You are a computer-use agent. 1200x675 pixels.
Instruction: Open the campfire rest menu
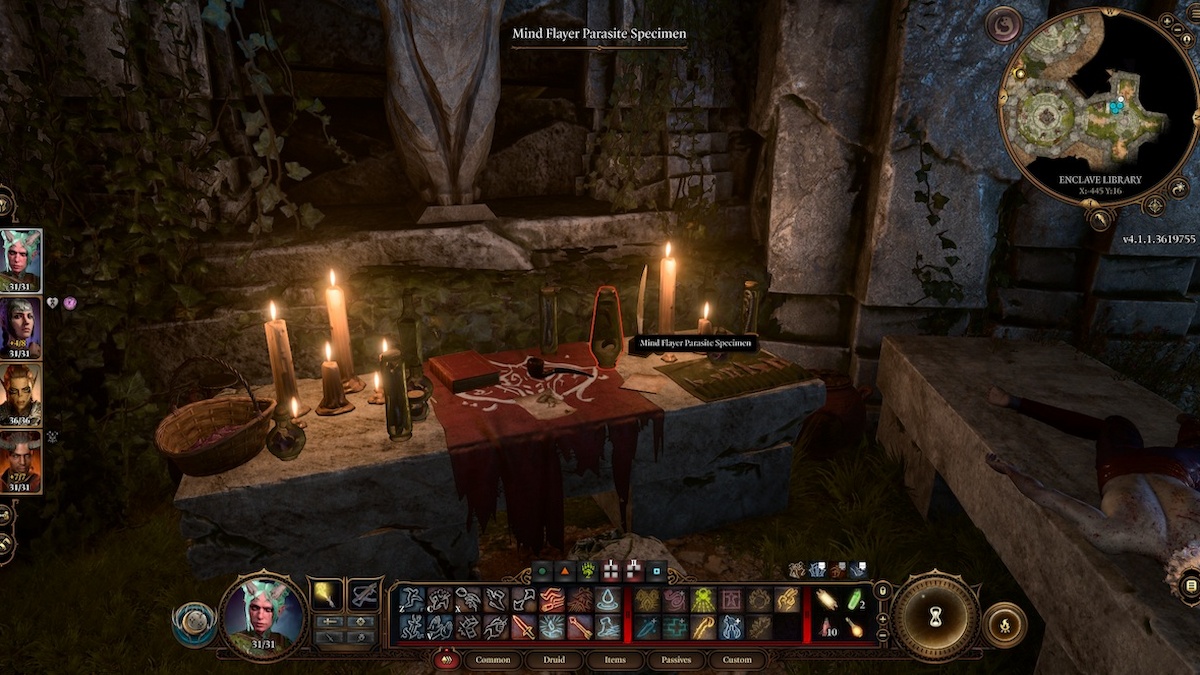(x=1004, y=625)
